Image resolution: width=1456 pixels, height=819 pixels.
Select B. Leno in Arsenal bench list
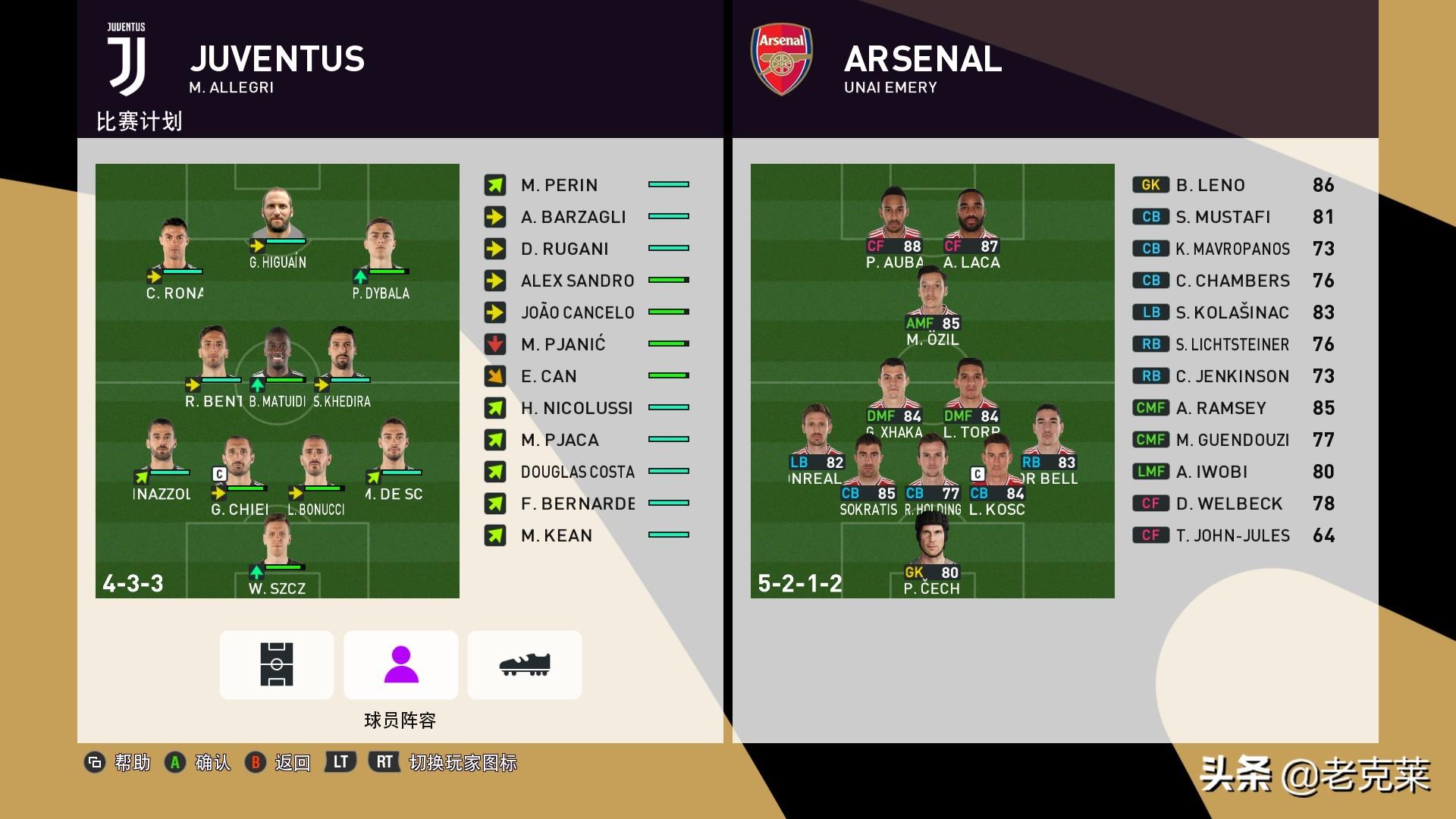[x=1210, y=185]
